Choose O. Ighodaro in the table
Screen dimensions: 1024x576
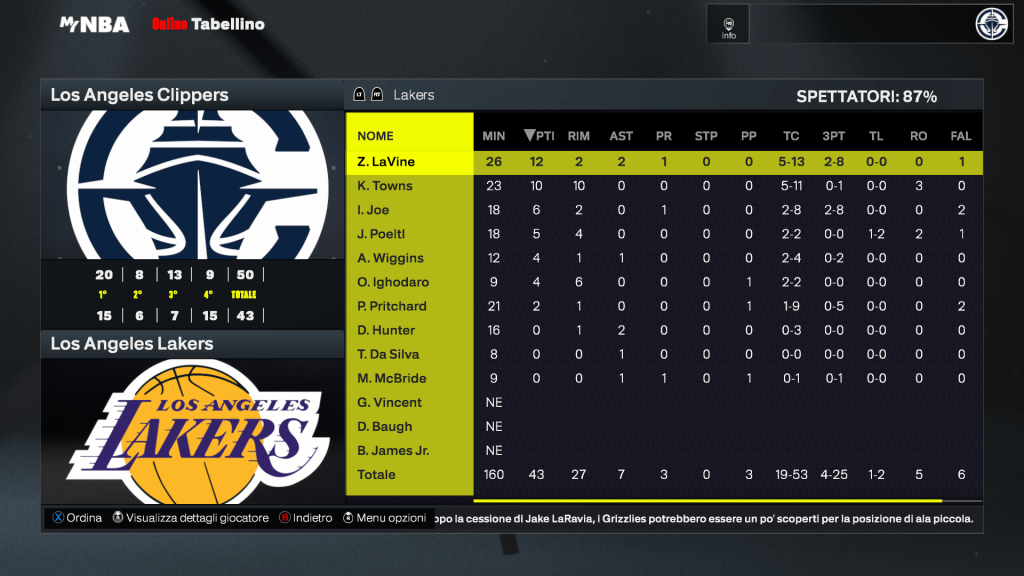392,282
